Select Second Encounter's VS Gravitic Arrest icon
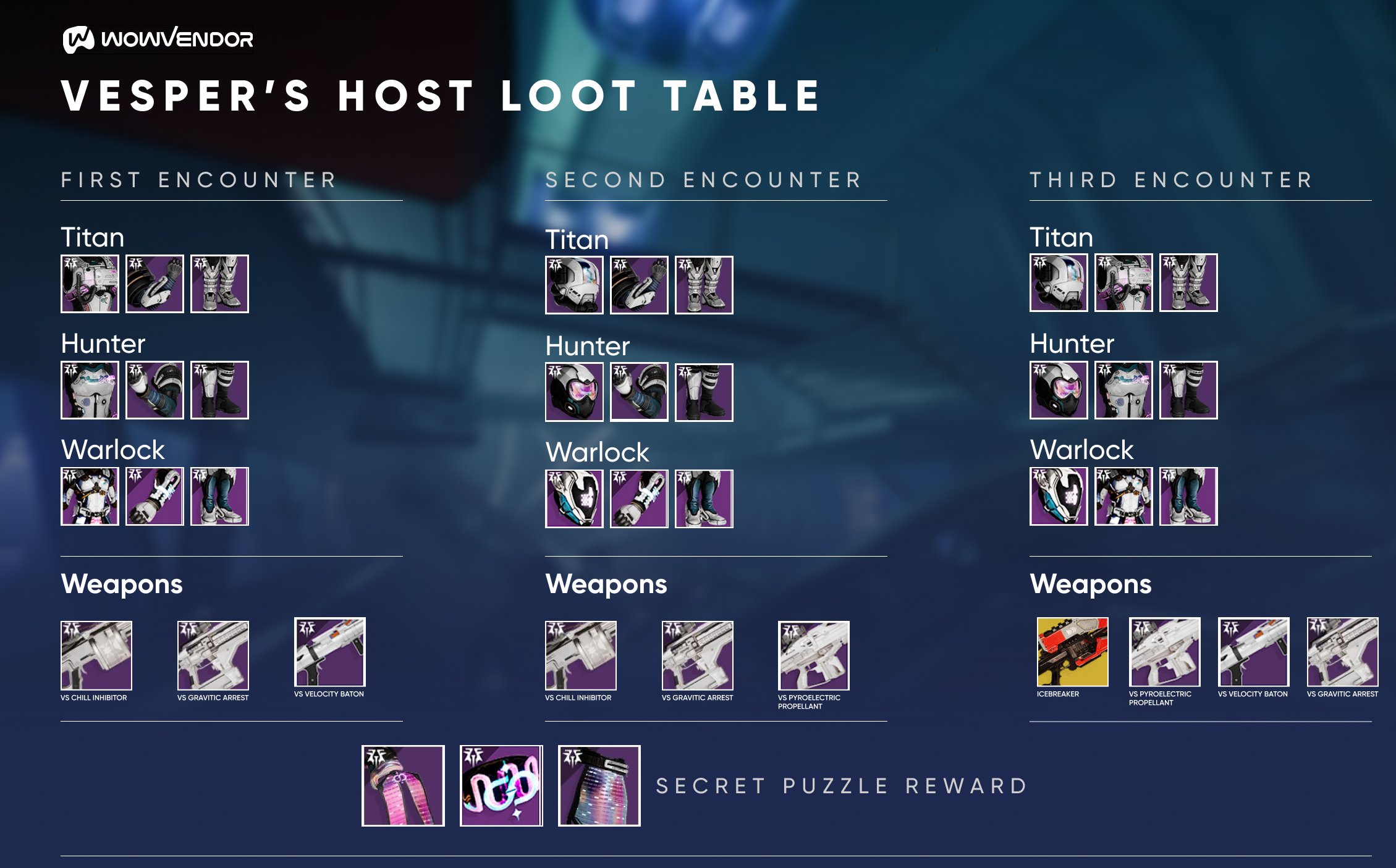 click(697, 655)
